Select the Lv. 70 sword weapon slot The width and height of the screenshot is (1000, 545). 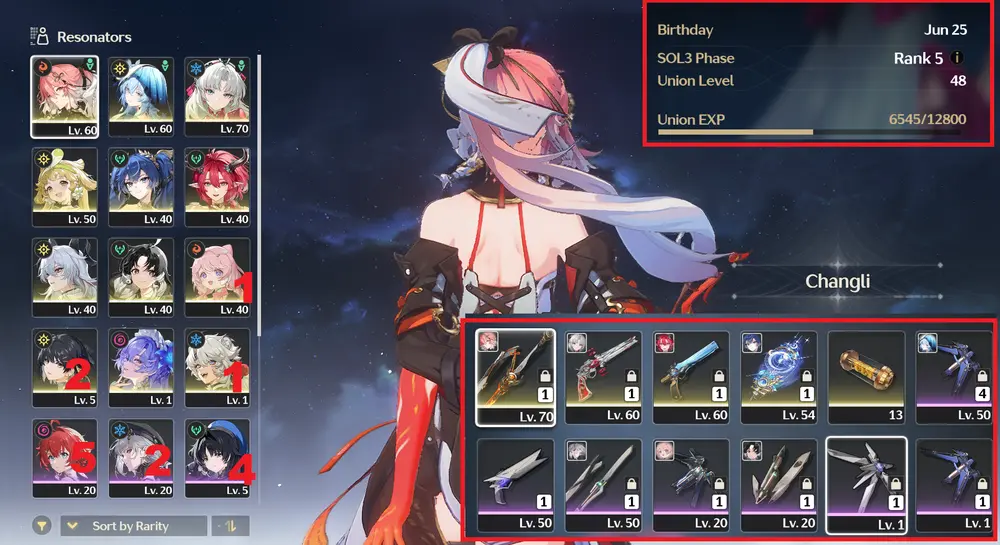click(x=515, y=376)
